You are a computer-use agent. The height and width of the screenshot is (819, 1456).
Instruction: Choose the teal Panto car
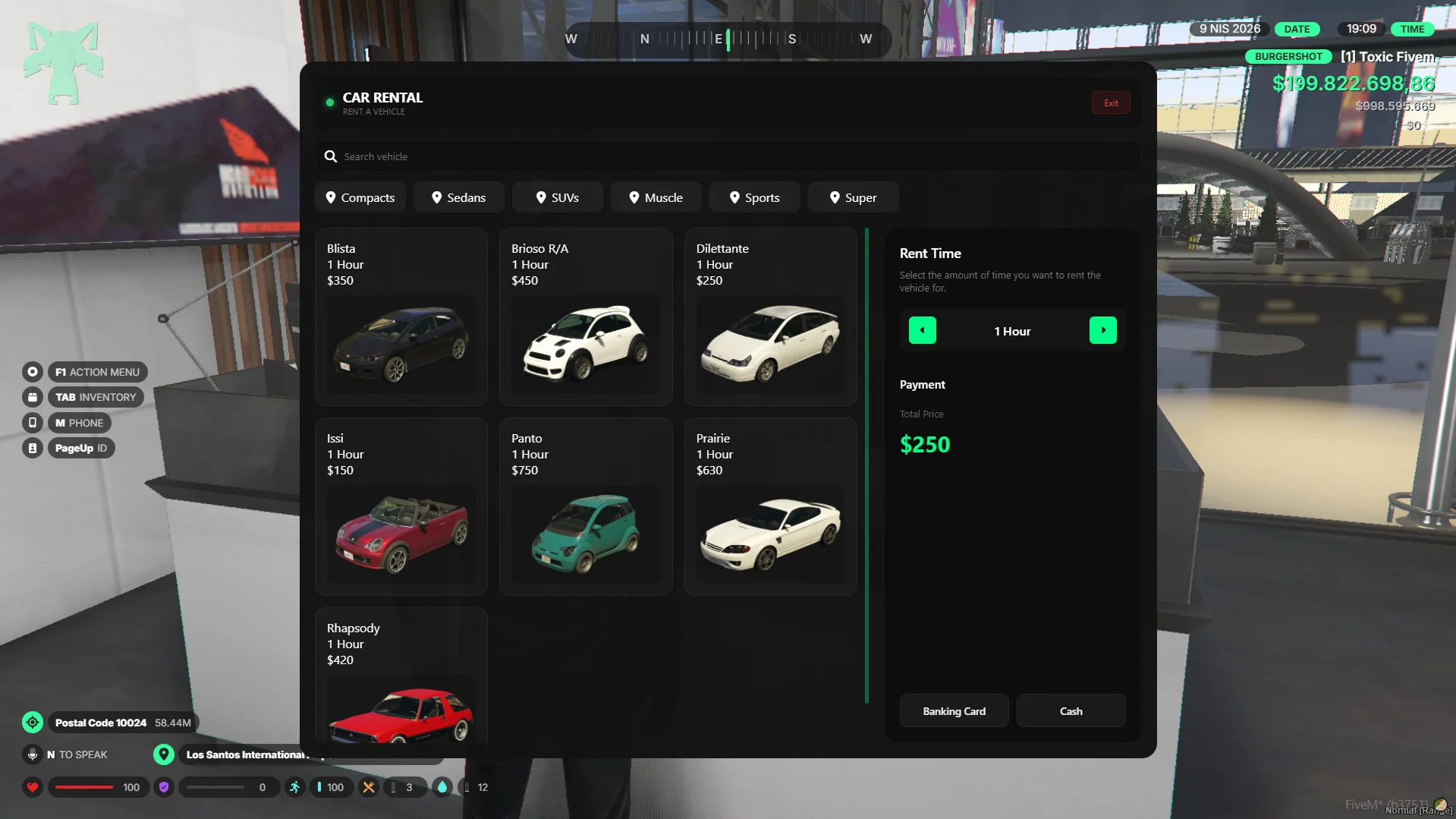pos(586,506)
